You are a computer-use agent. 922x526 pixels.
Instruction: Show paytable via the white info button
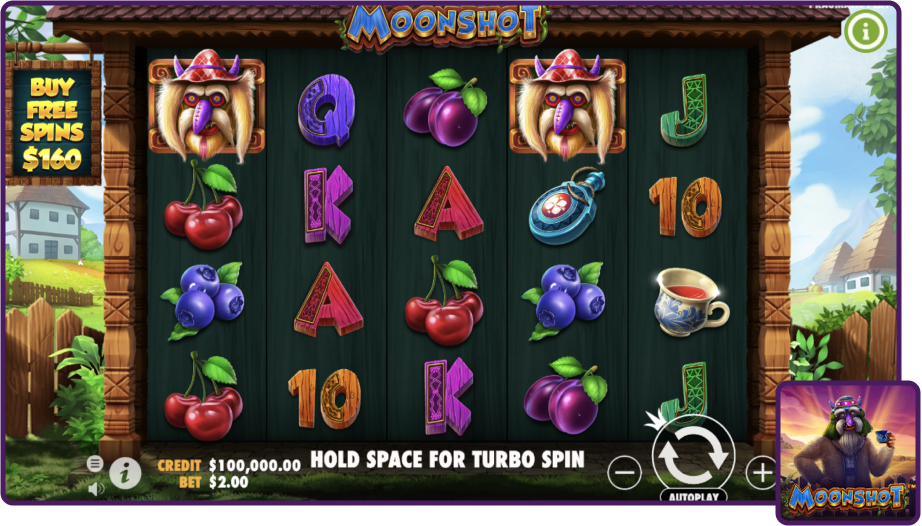[x=125, y=473]
